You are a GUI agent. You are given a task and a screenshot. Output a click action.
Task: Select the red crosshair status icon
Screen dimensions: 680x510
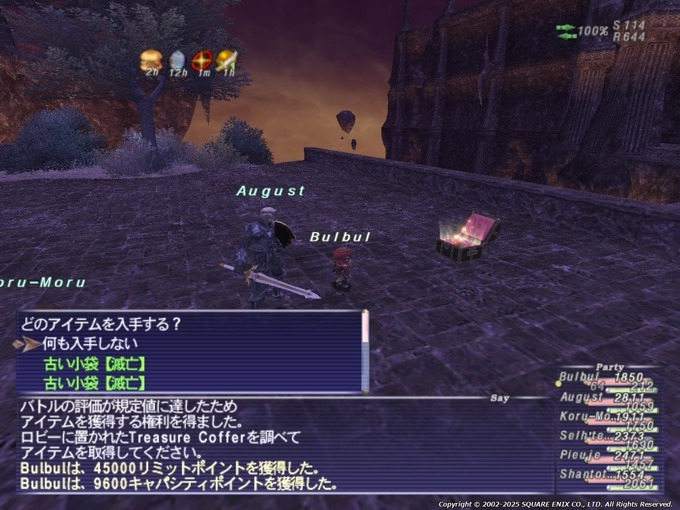(x=203, y=60)
